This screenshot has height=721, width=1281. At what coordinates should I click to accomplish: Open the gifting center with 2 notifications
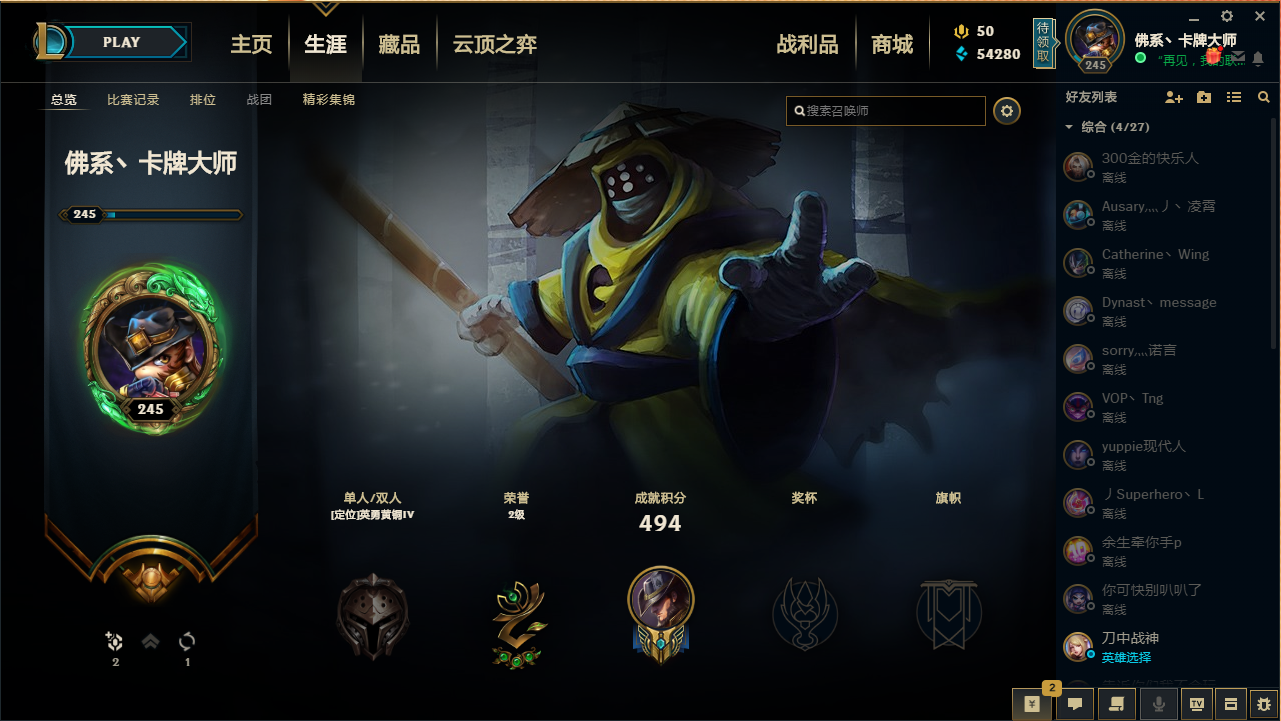point(1031,704)
